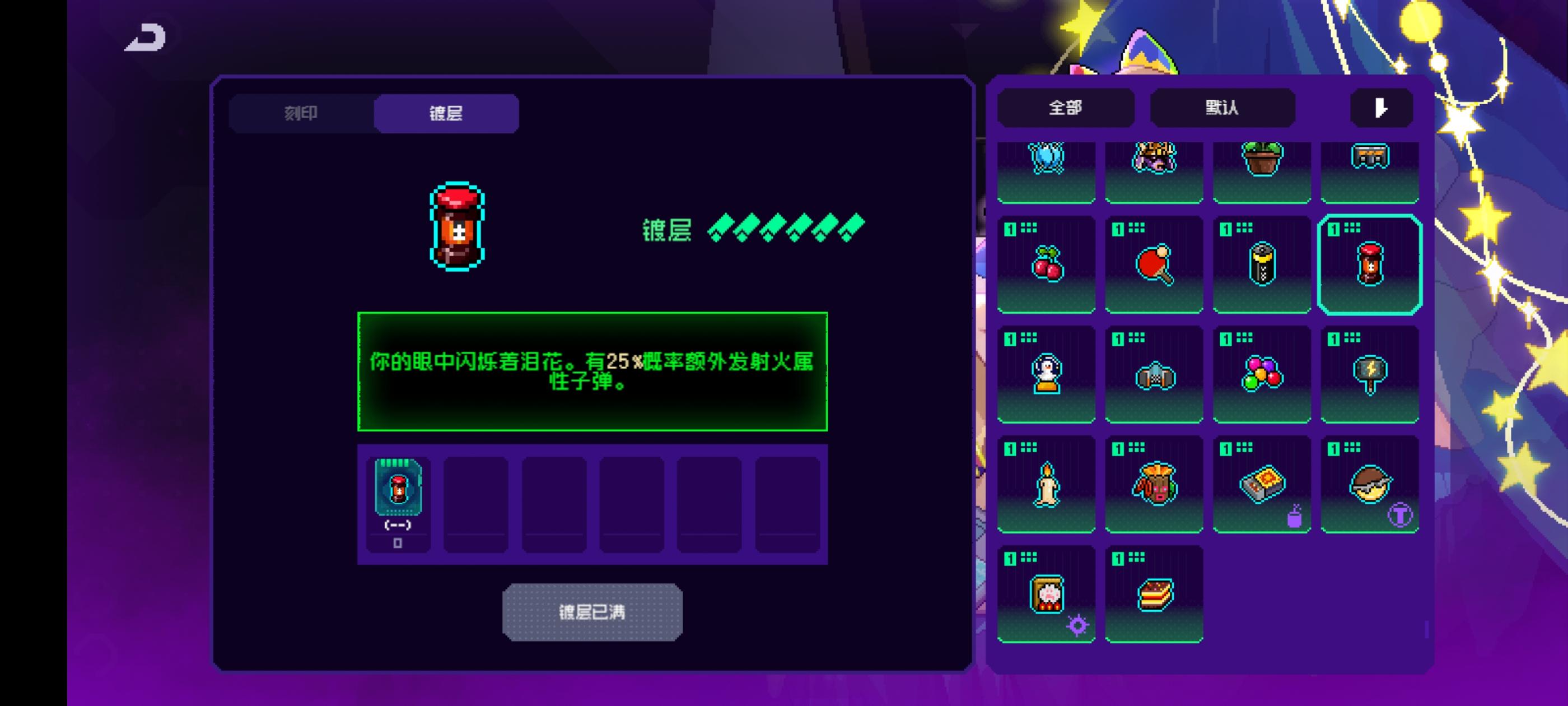Viewport: 1568px width, 706px height.
Task: Open the sort dropdown beside 默认
Action: (1380, 108)
